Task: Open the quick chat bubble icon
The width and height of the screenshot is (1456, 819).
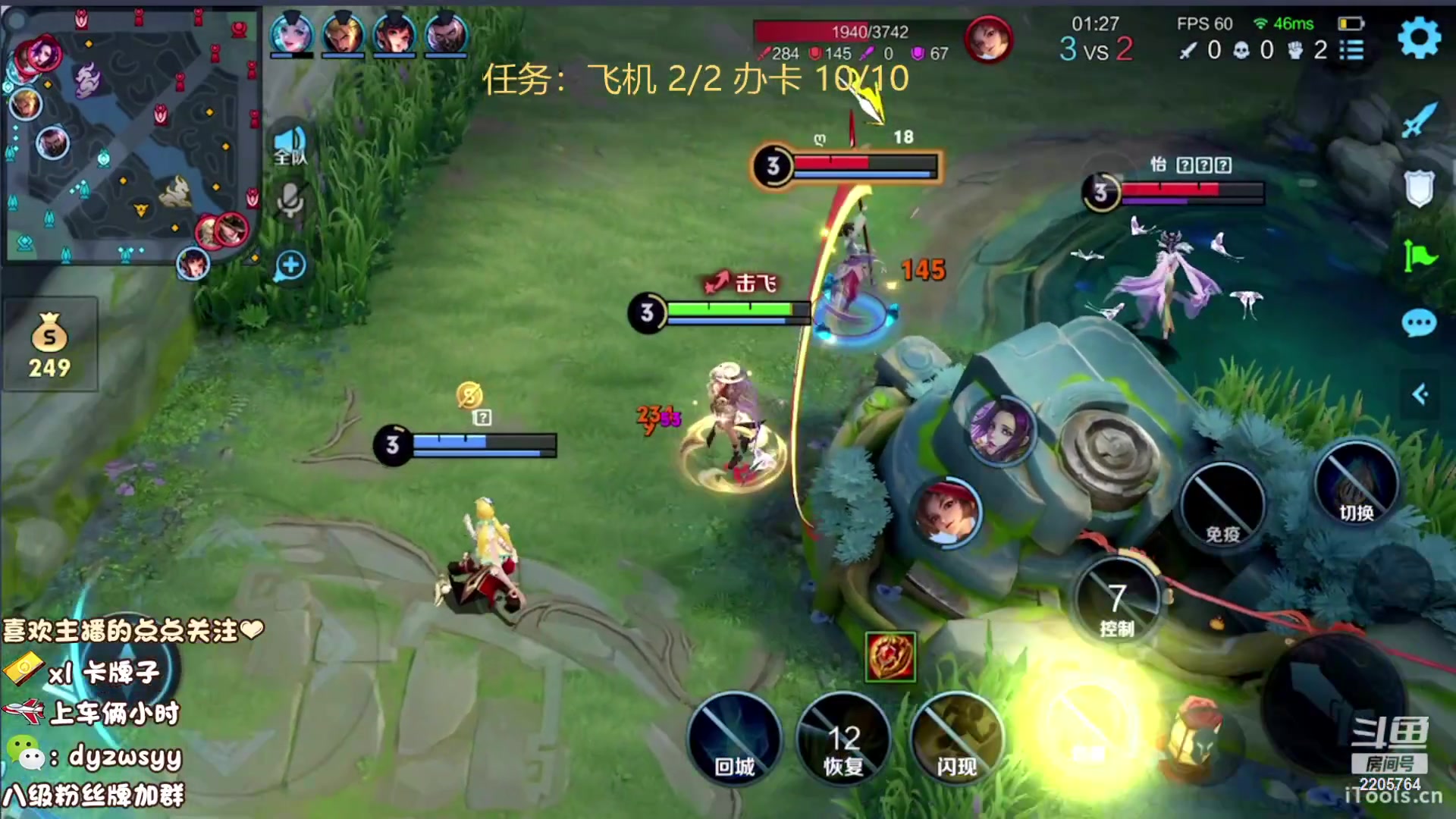Action: [1418, 324]
